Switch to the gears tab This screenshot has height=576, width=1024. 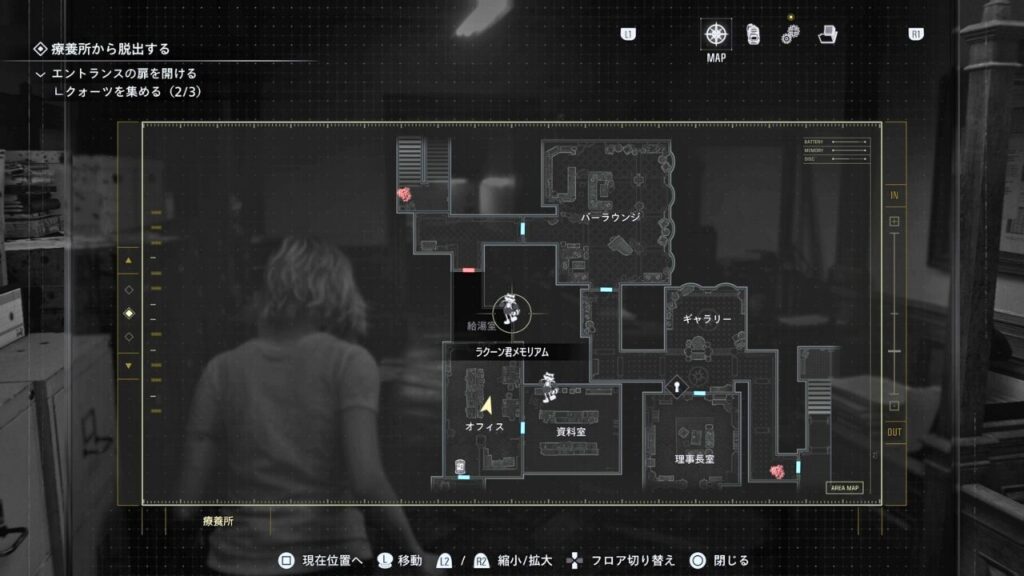(x=790, y=34)
